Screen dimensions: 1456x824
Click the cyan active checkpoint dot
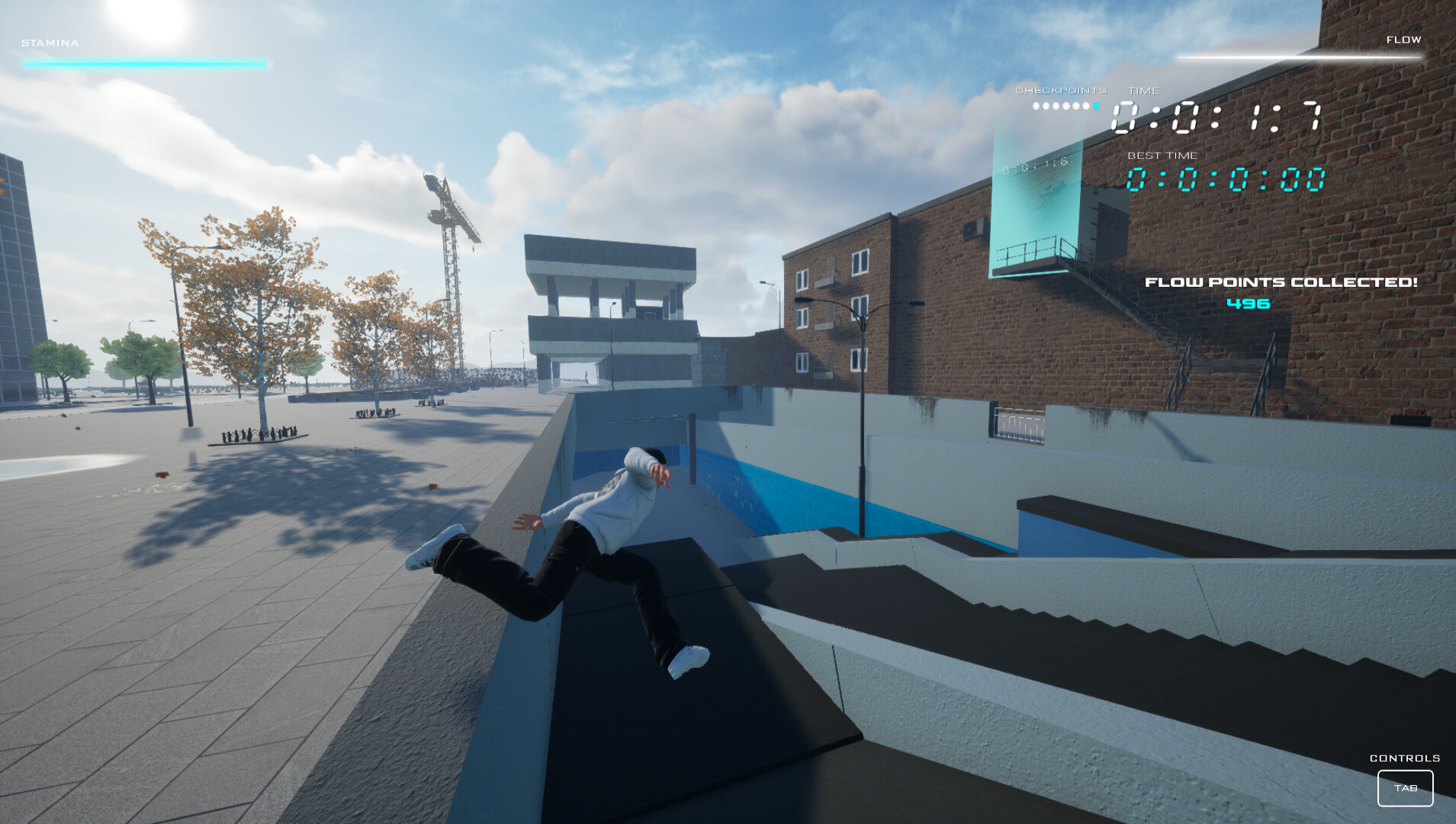[x=1096, y=106]
